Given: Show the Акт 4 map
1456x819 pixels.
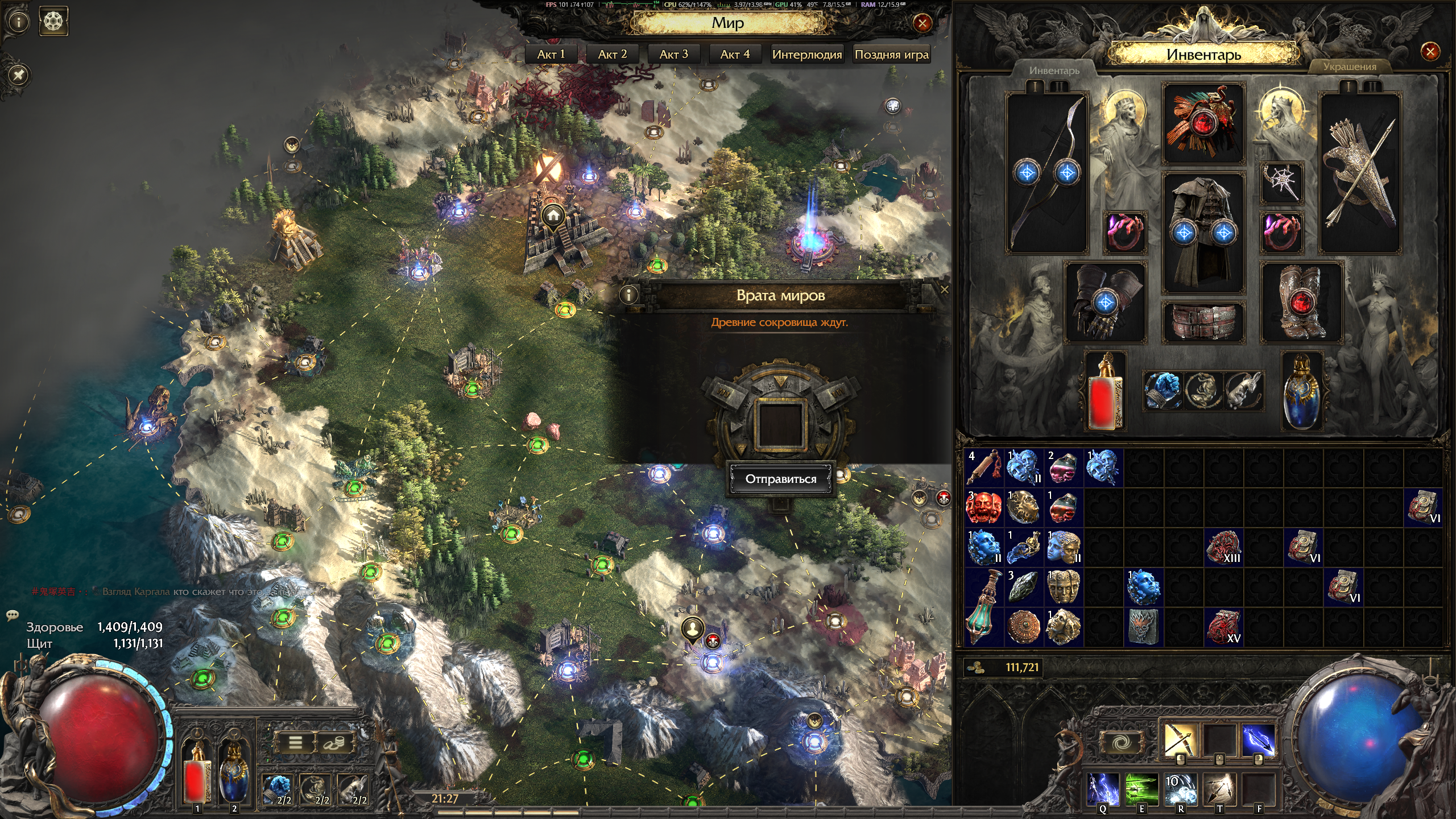Looking at the screenshot, I should [735, 55].
